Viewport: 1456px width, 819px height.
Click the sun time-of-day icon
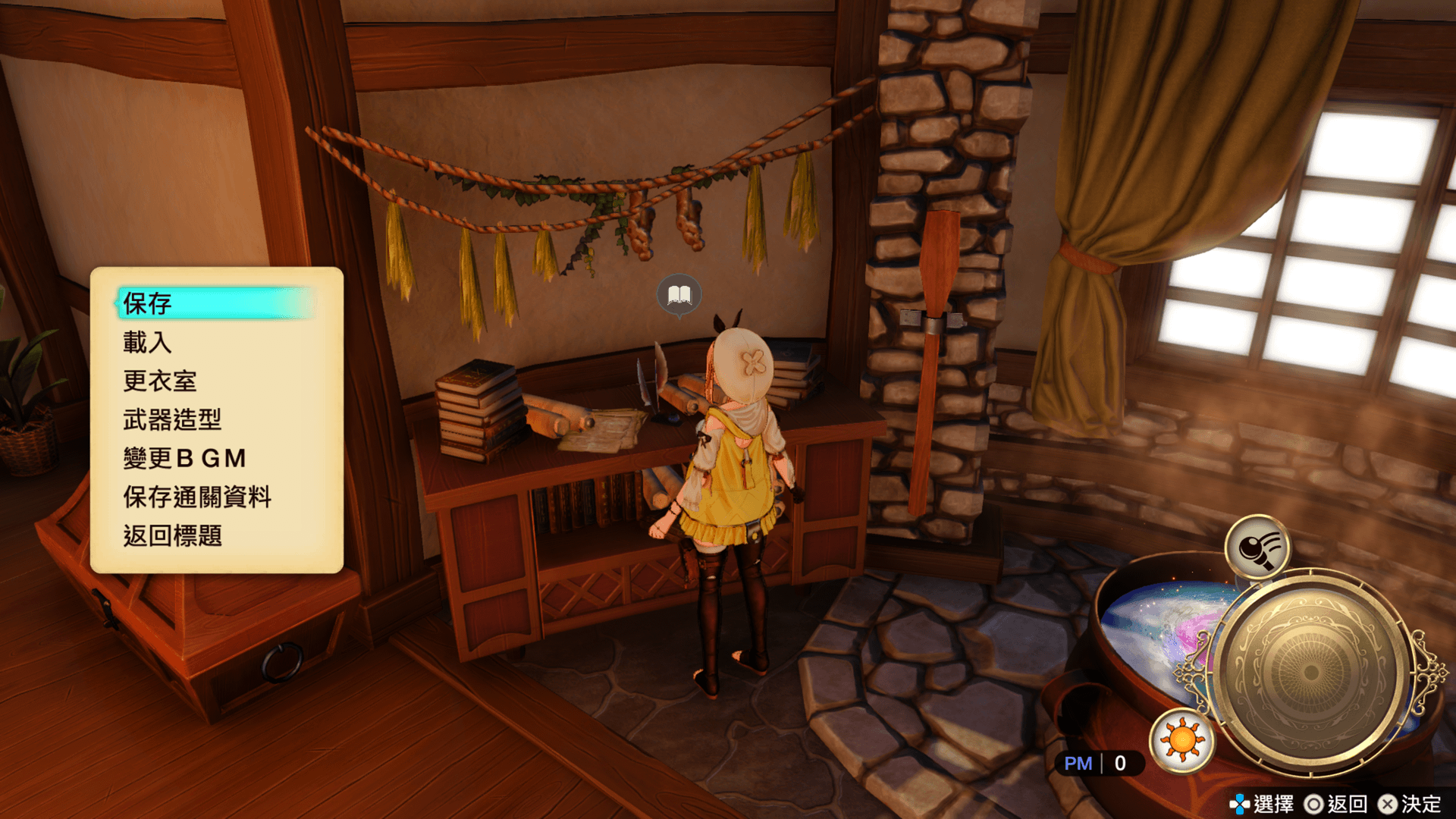tap(1181, 740)
